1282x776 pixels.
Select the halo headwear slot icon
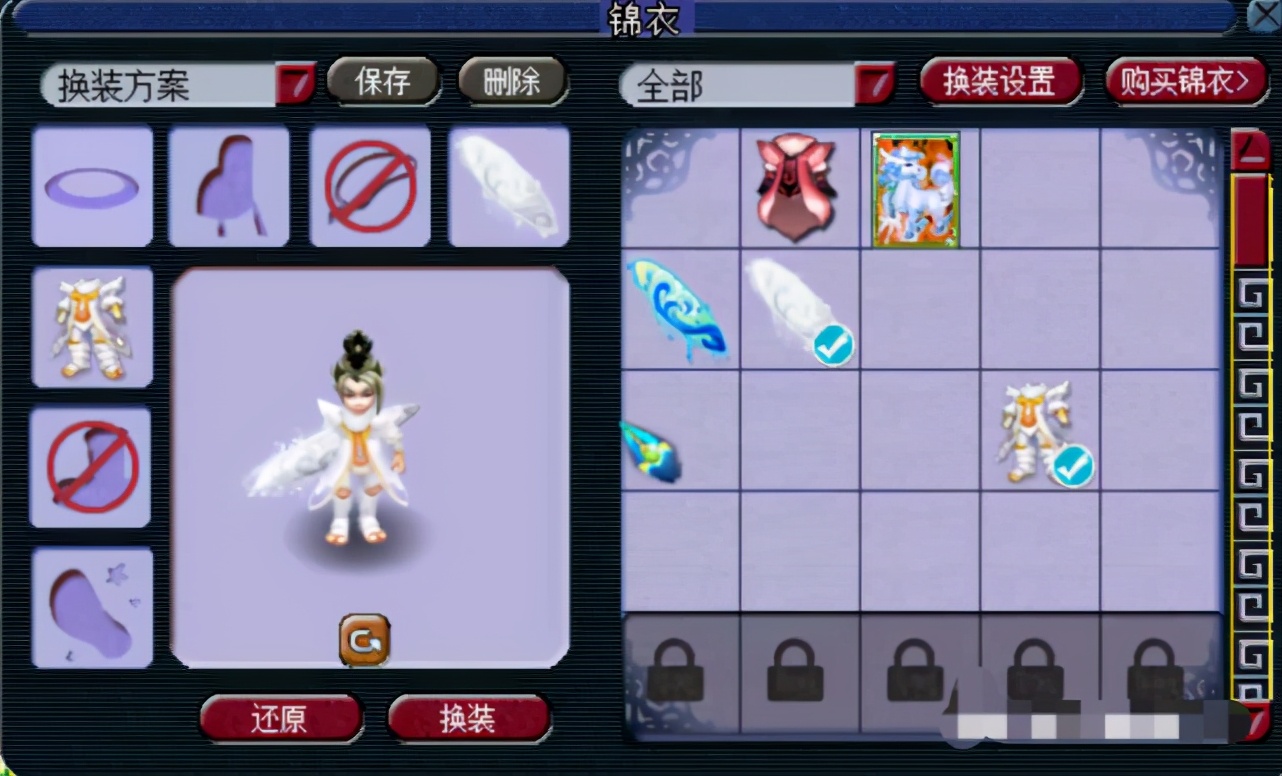[x=92, y=187]
